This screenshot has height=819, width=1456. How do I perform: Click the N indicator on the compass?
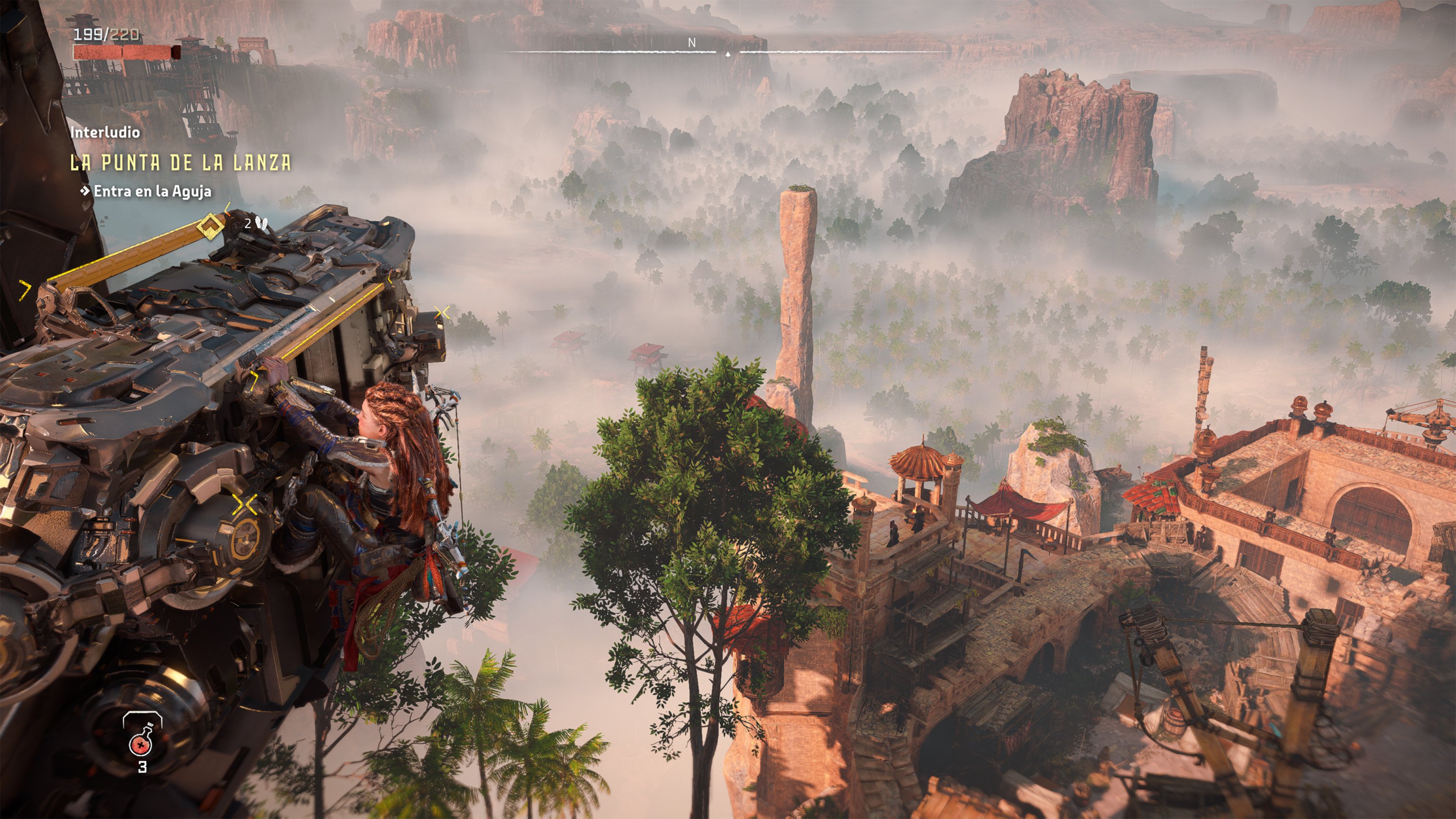pos(691,43)
